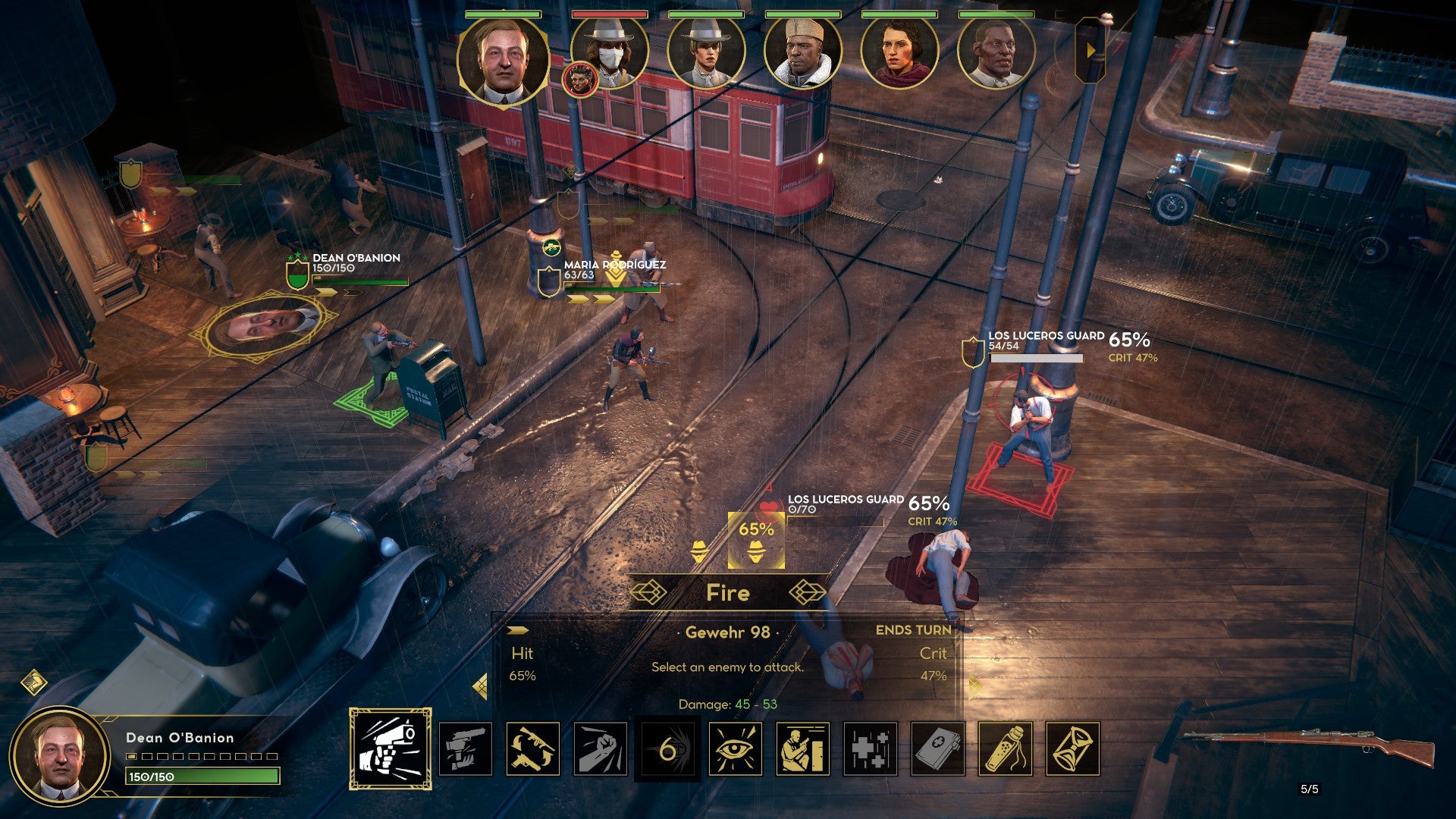The height and width of the screenshot is (819, 1456).
Task: Select the Fire pistol-shot ability
Action: pyautogui.click(x=391, y=748)
